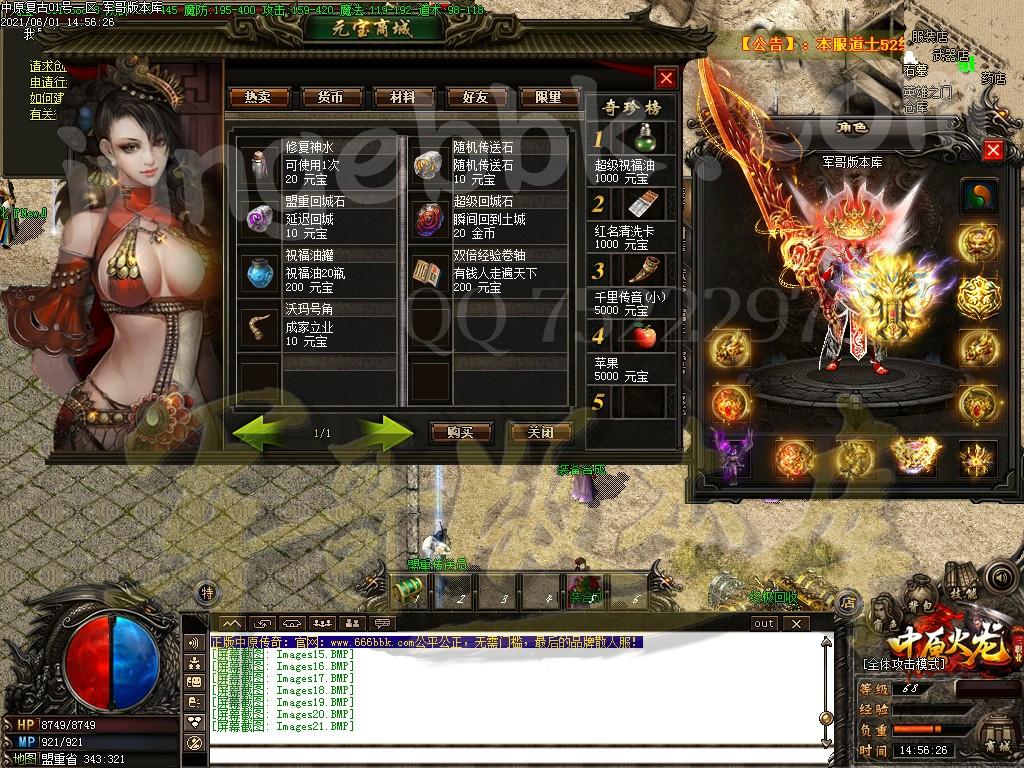Open the 材料 category tab
The image size is (1024, 768).
point(402,97)
